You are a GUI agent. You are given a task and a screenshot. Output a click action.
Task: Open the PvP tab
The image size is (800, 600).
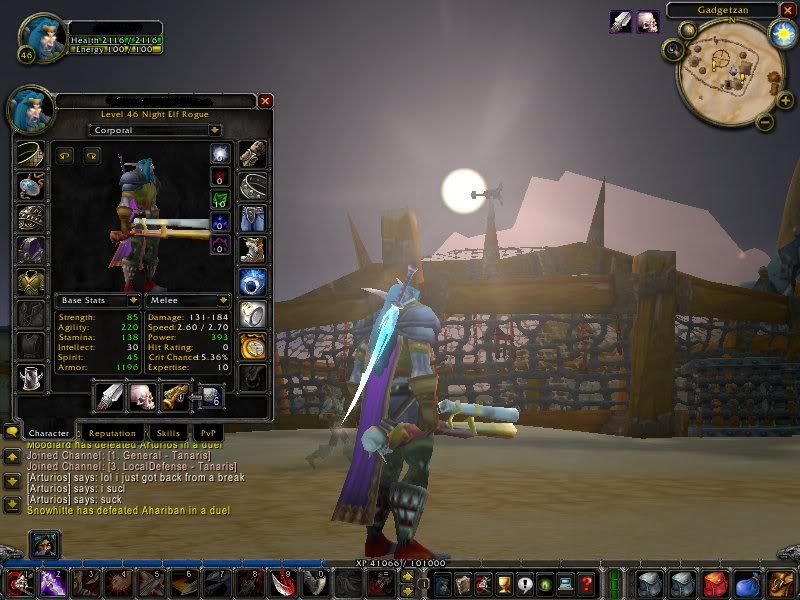[x=209, y=433]
